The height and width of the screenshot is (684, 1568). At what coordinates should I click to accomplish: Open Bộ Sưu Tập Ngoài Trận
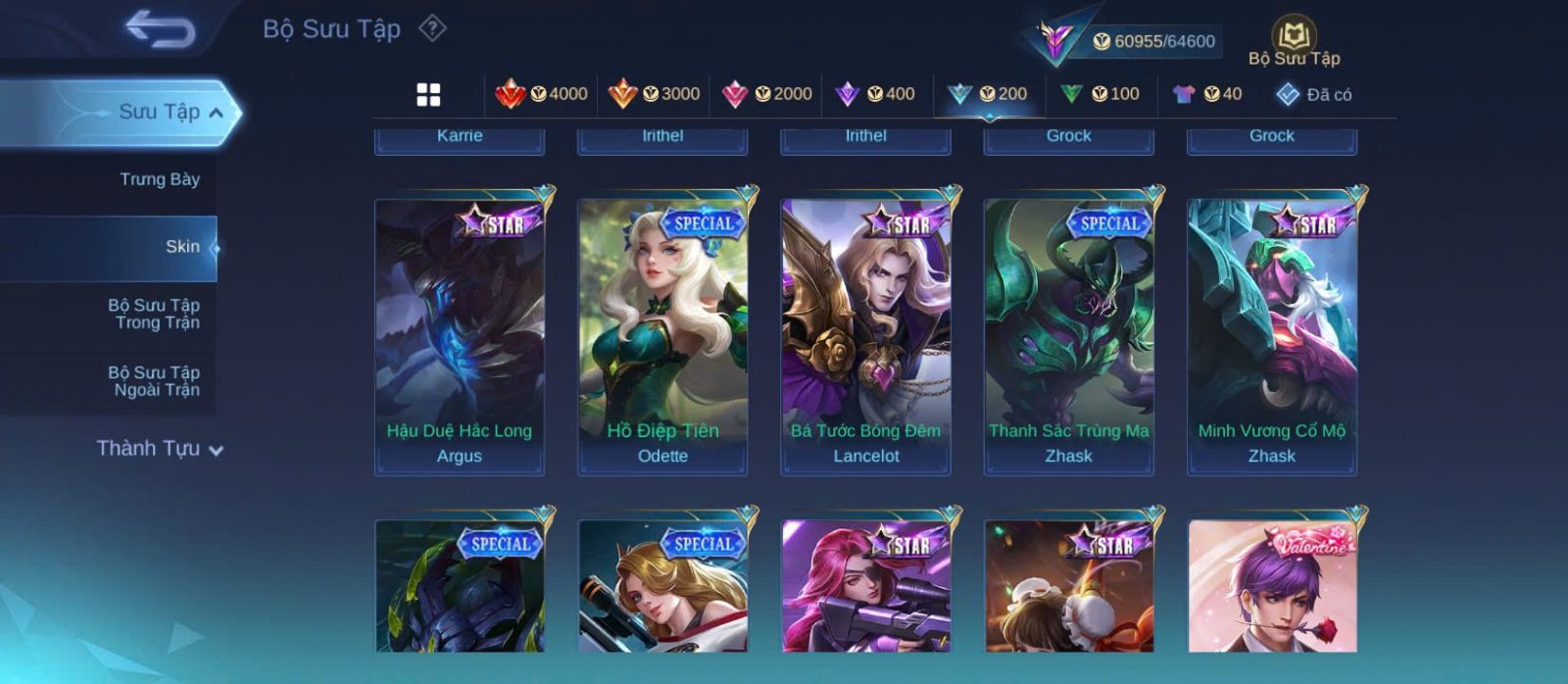(154, 381)
